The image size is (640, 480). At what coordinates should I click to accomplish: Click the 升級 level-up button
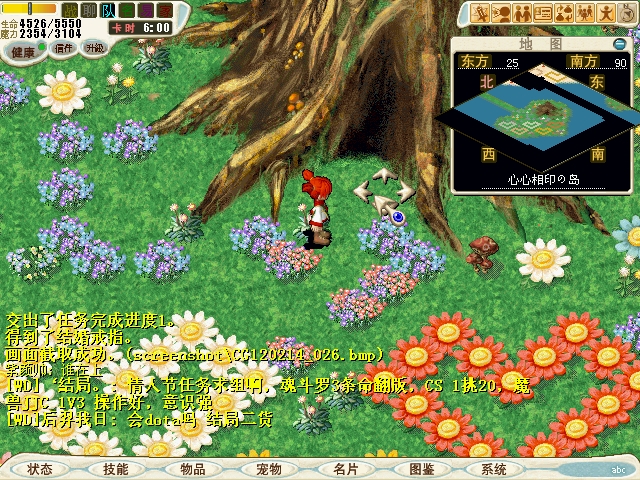[94, 47]
